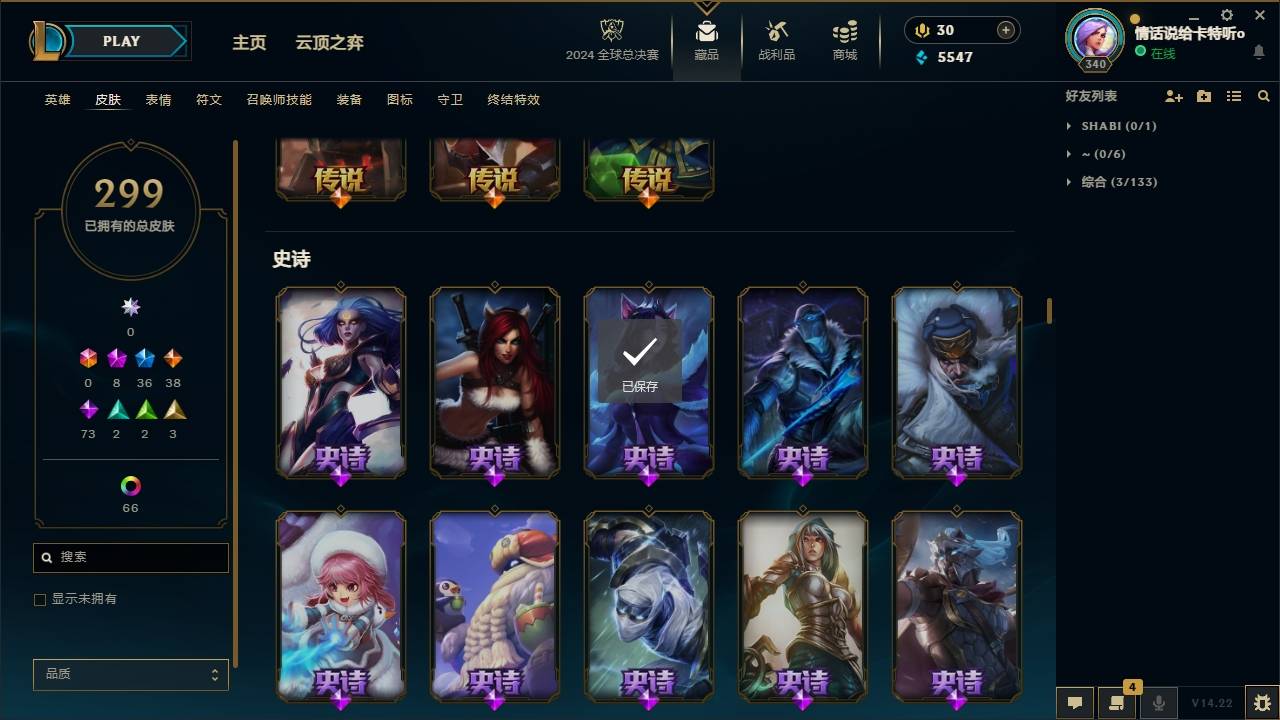This screenshot has height=720, width=1280.
Task: Open the friend list search icon
Action: click(x=1264, y=95)
